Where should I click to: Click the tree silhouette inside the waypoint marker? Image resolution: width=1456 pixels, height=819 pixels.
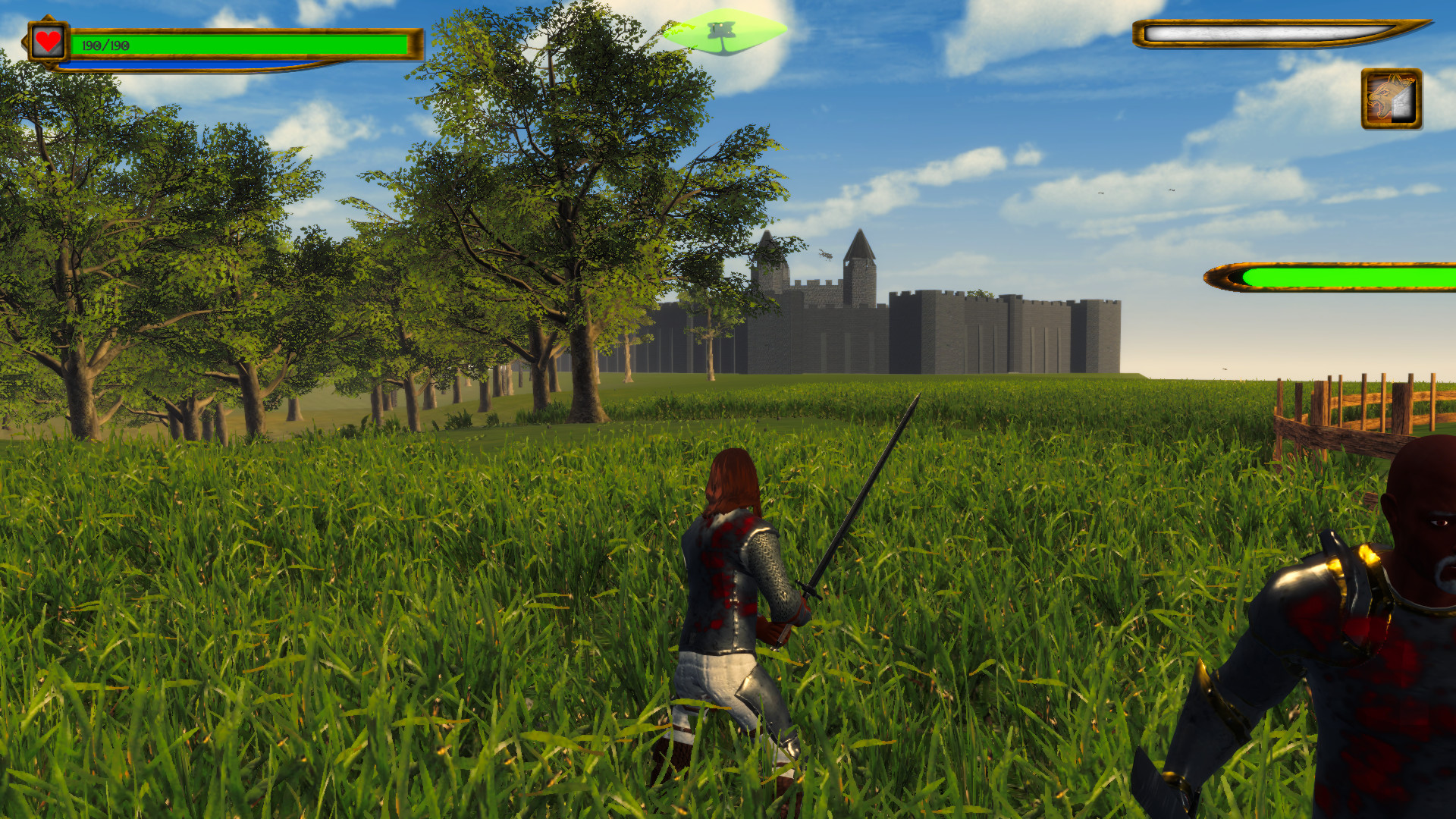point(723,30)
